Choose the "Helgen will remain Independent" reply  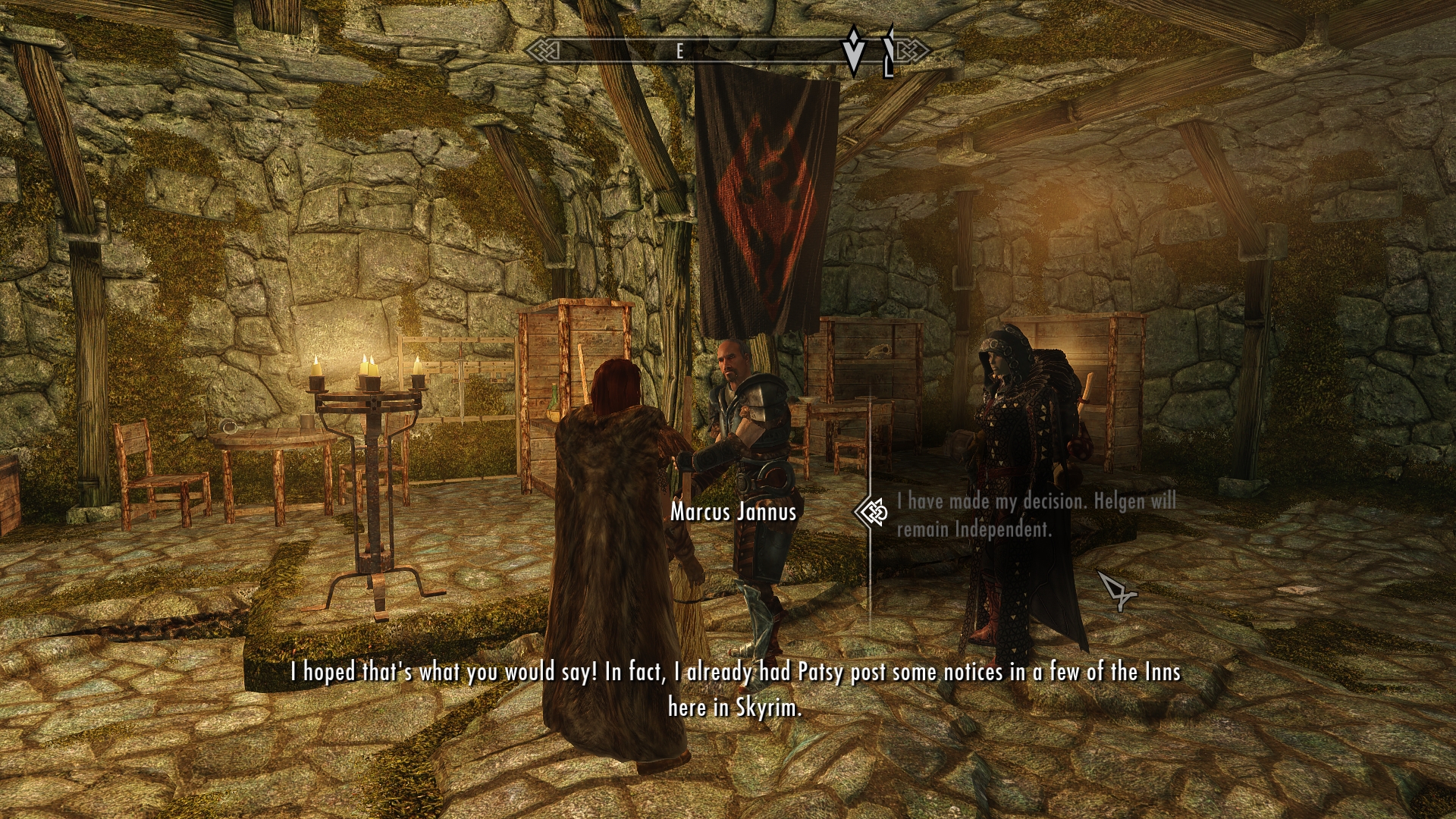click(x=1036, y=514)
